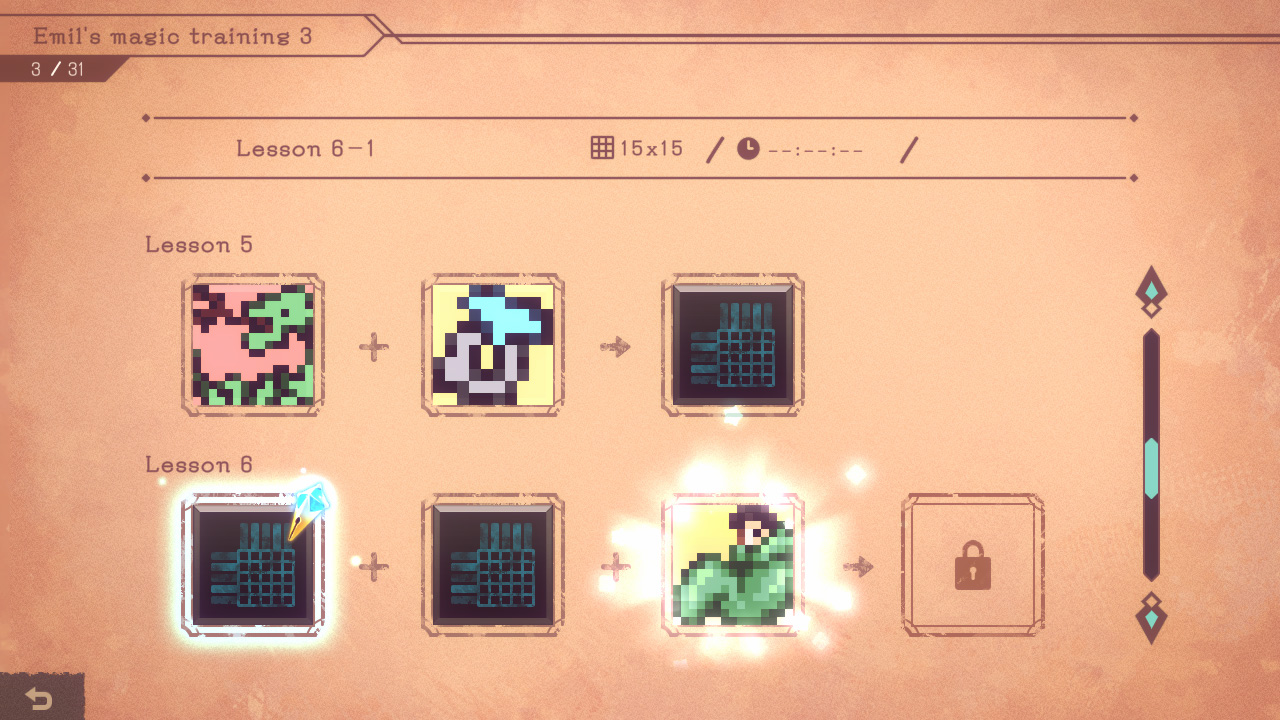Select the glowing green cloaked figure puzzle
Screen dimensions: 1280x720
click(733, 564)
